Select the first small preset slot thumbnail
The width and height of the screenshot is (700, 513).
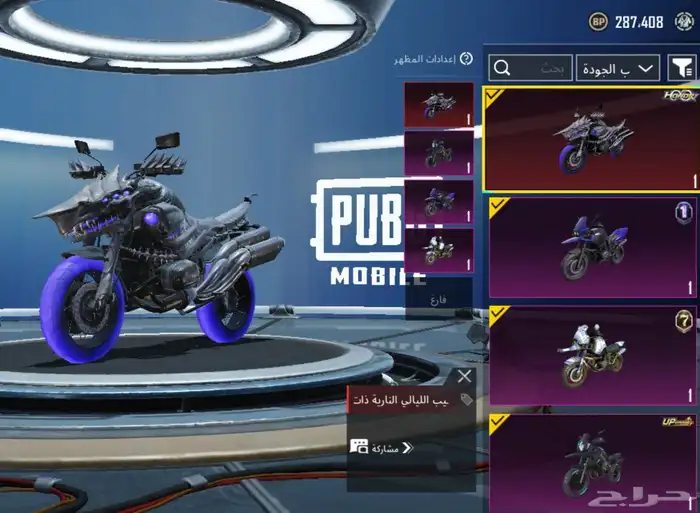pyautogui.click(x=439, y=105)
